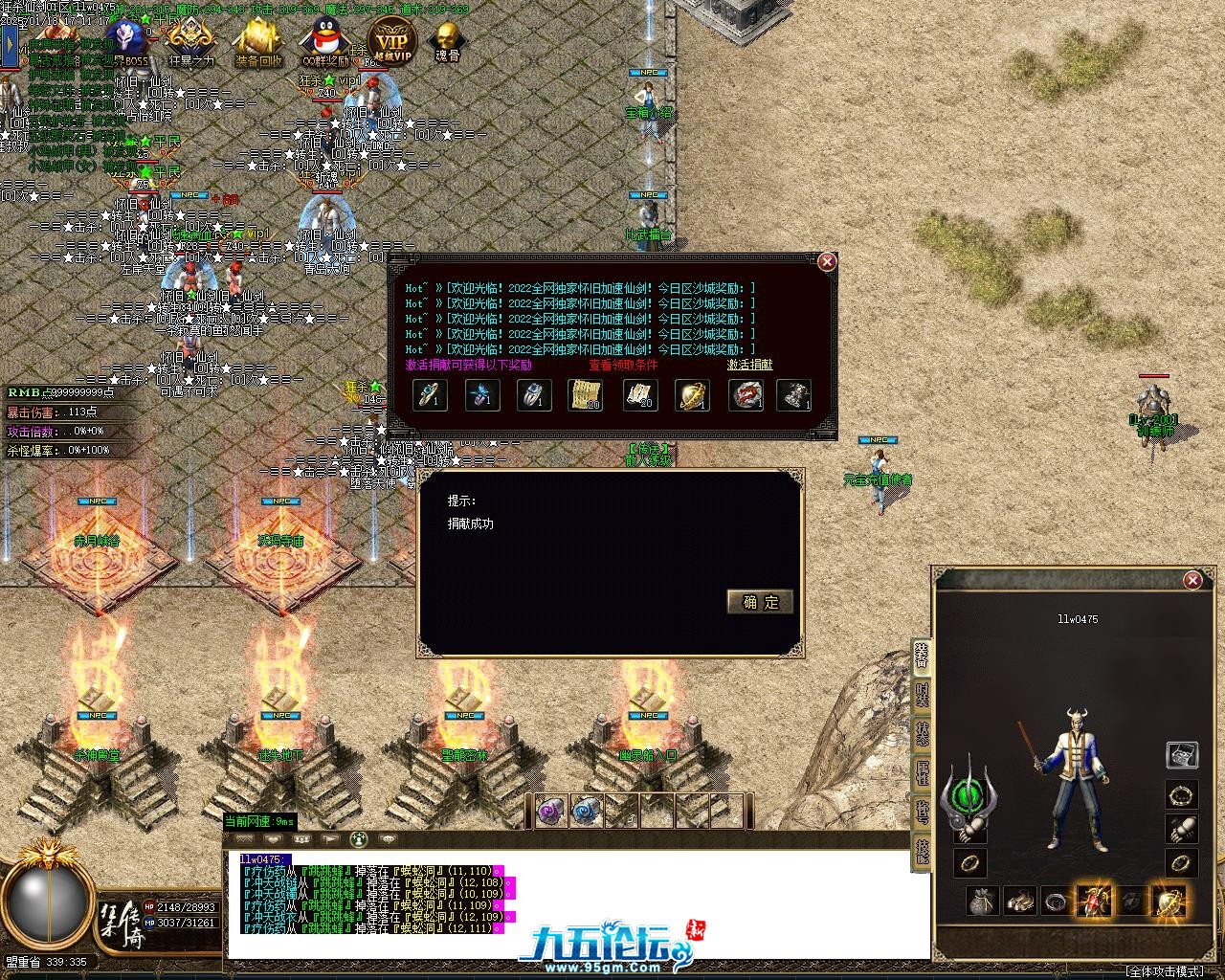
Task: Close the donation reward window
Action: pyautogui.click(x=827, y=262)
